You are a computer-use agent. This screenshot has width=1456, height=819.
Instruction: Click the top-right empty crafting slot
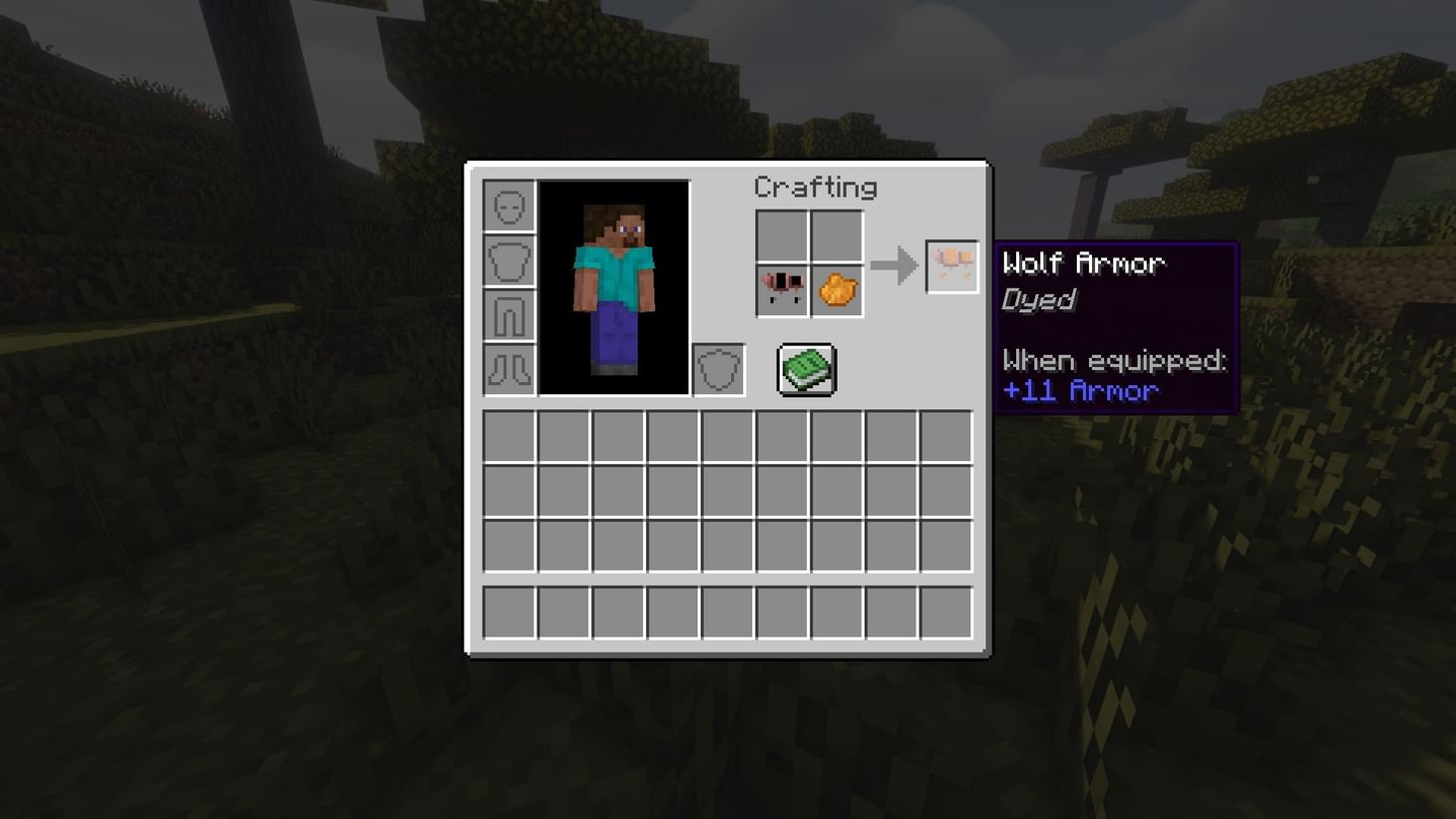point(836,236)
